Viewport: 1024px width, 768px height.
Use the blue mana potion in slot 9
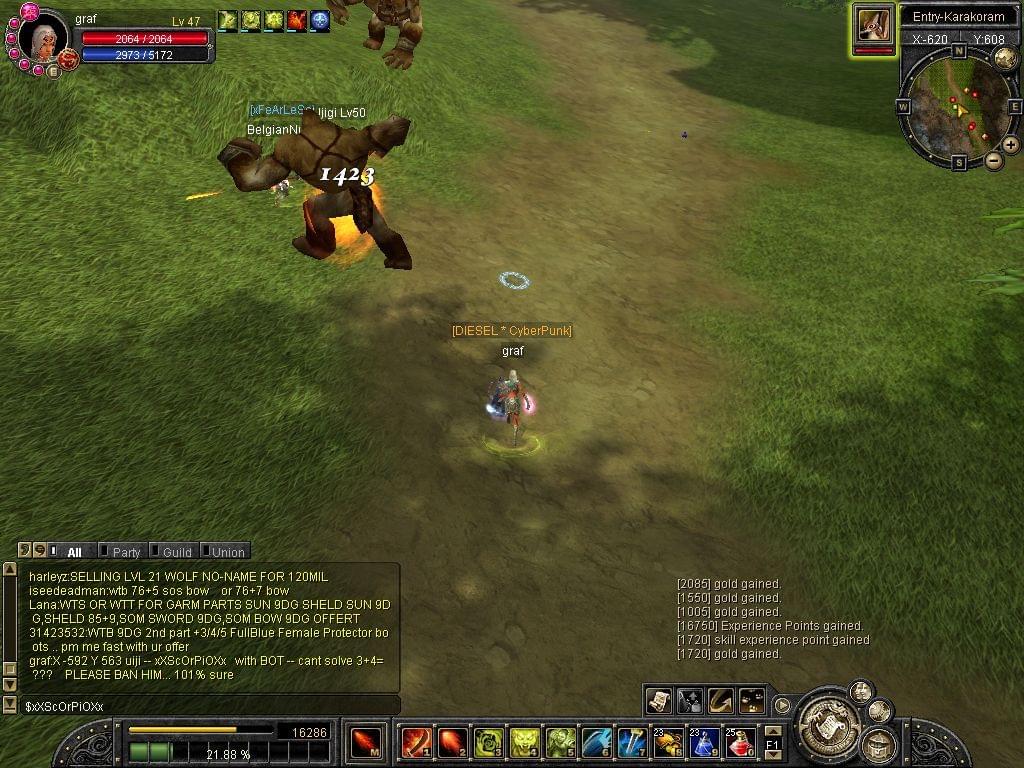coord(704,743)
